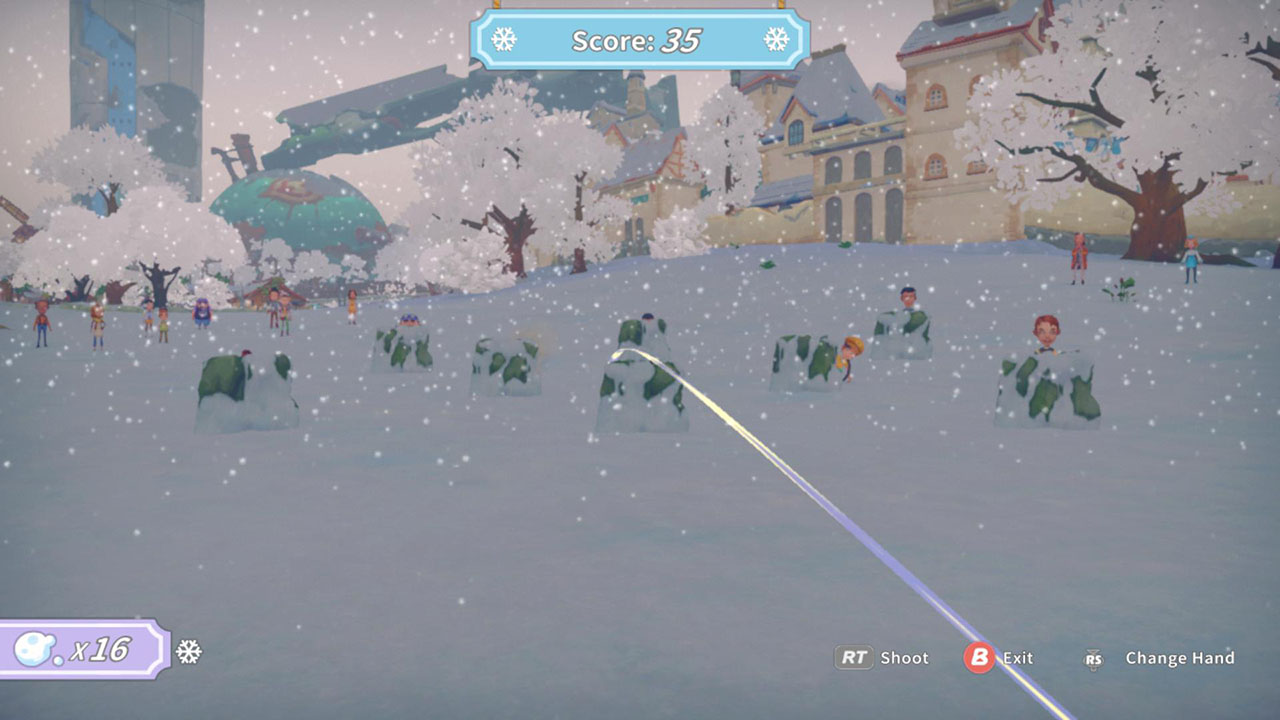Click the x16 snowball count text
The image size is (1280, 720).
coord(102,651)
